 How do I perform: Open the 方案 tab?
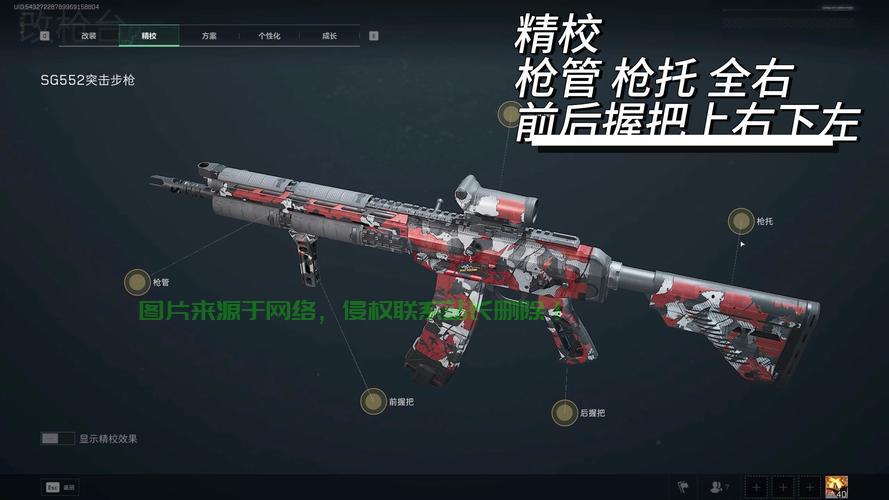[209, 36]
